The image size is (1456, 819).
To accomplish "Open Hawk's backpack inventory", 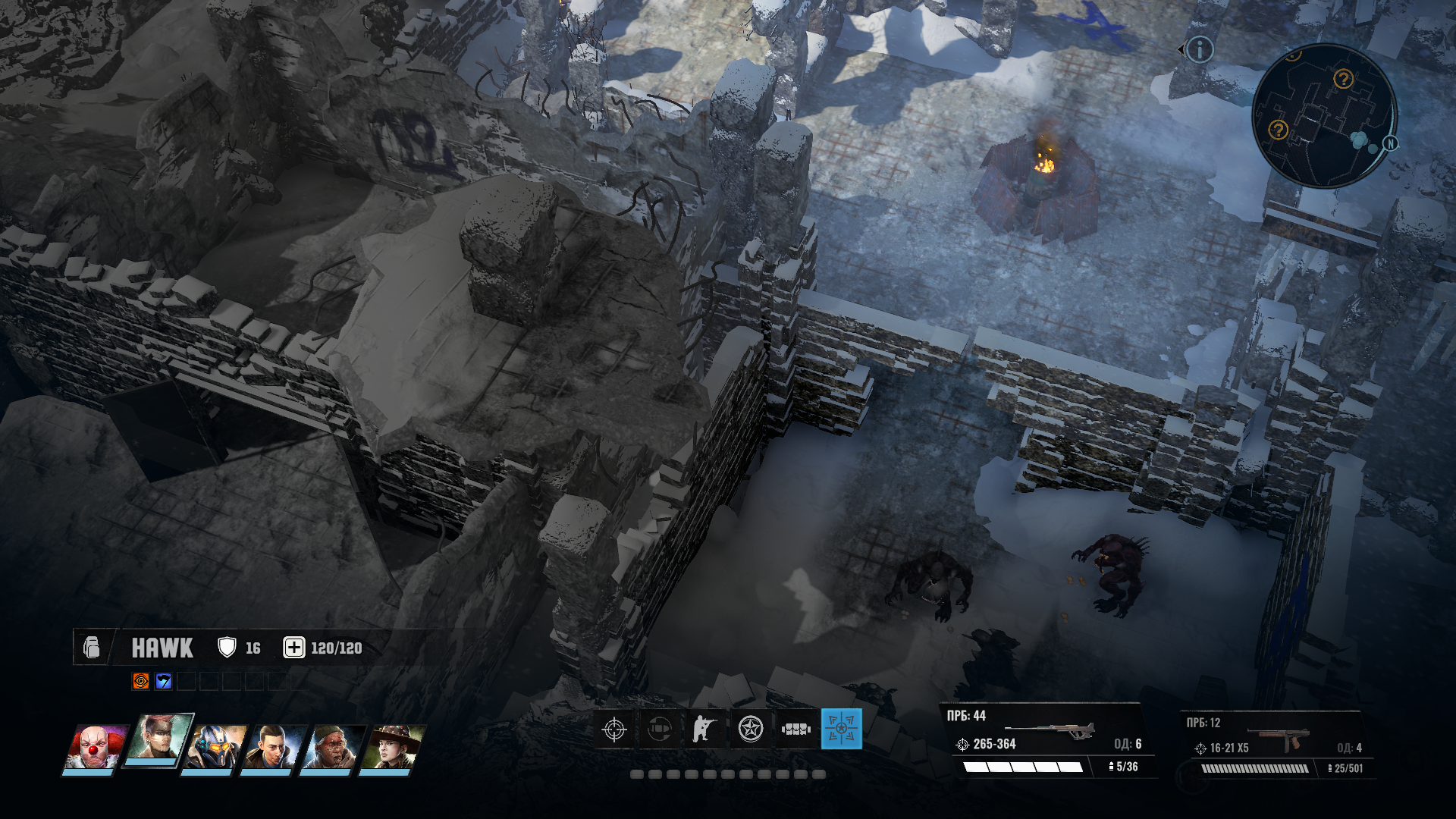I will (x=92, y=648).
